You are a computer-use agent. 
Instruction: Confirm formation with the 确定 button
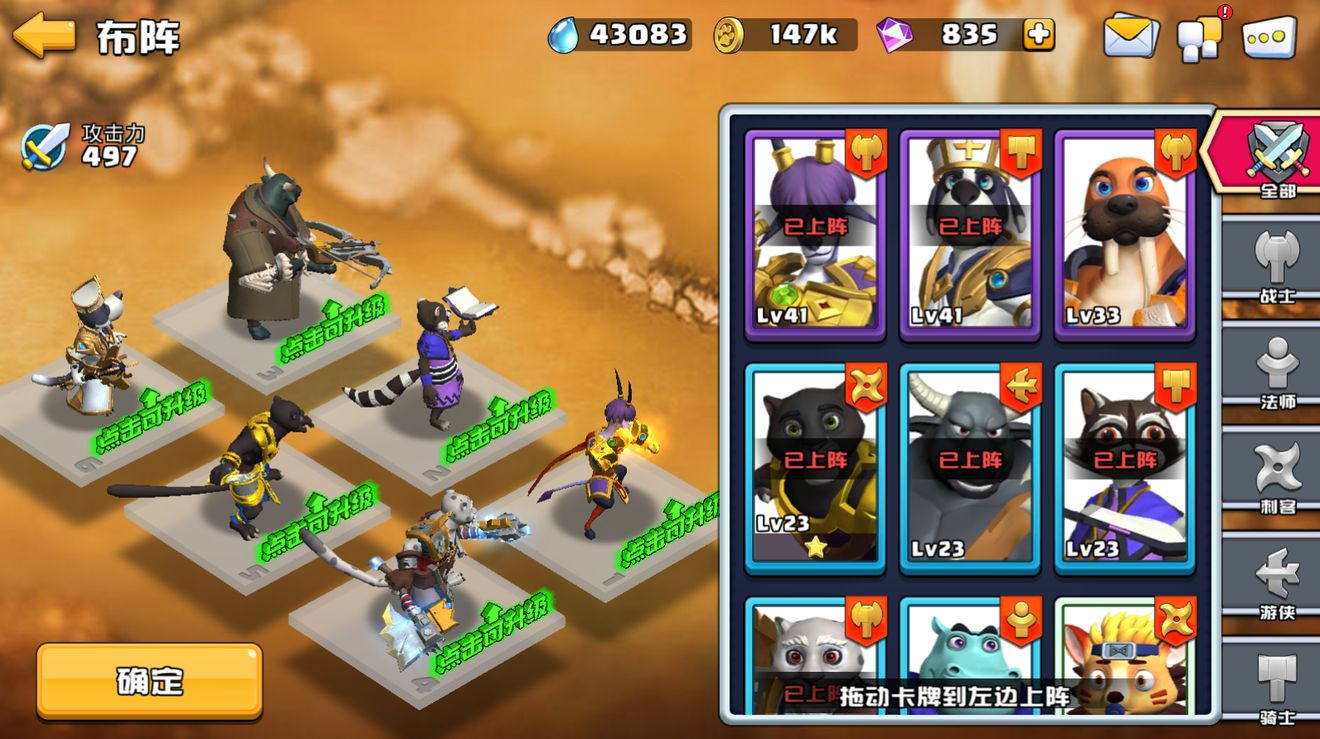click(150, 681)
